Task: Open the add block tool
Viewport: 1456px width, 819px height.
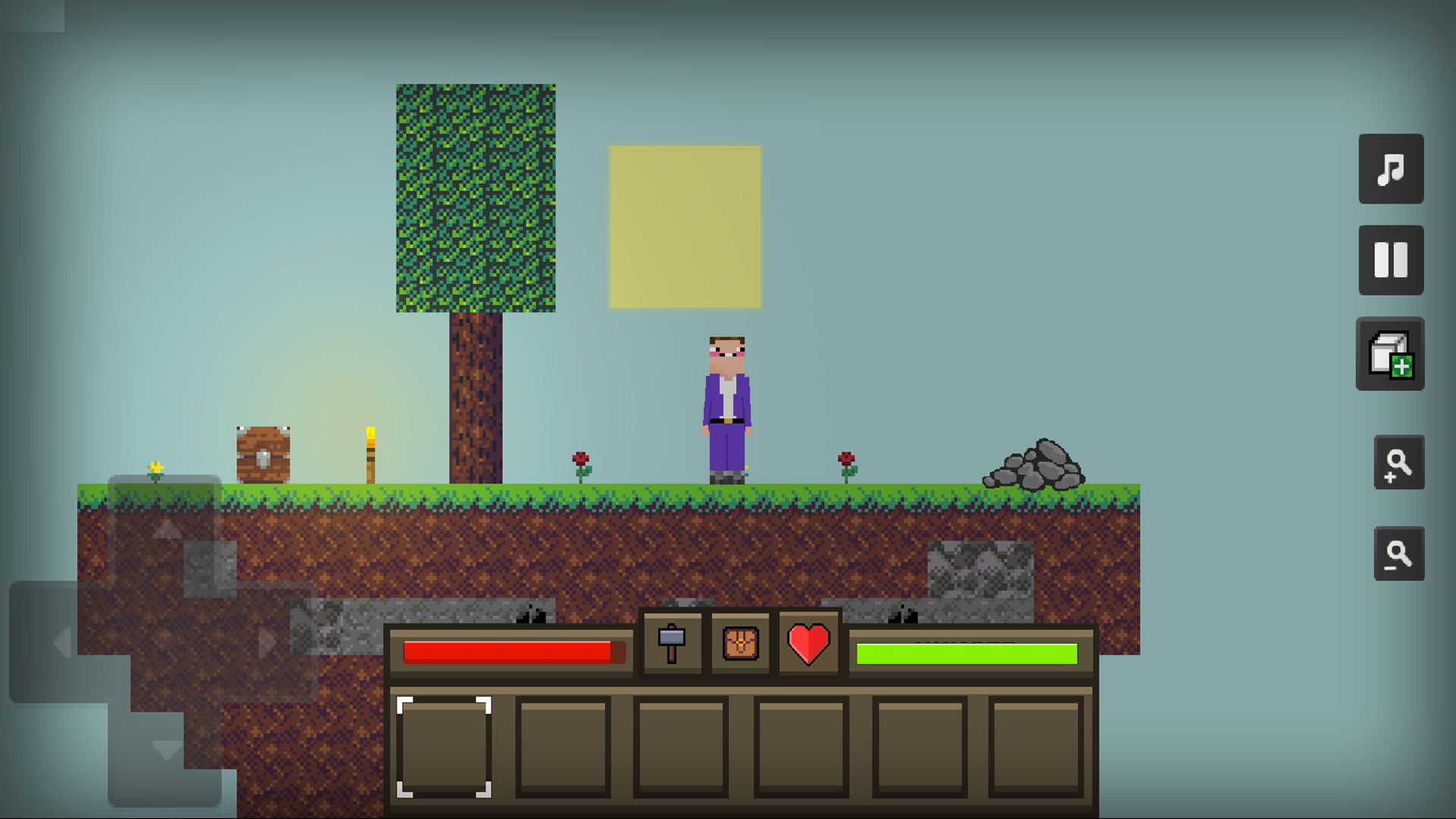Action: pyautogui.click(x=1391, y=354)
